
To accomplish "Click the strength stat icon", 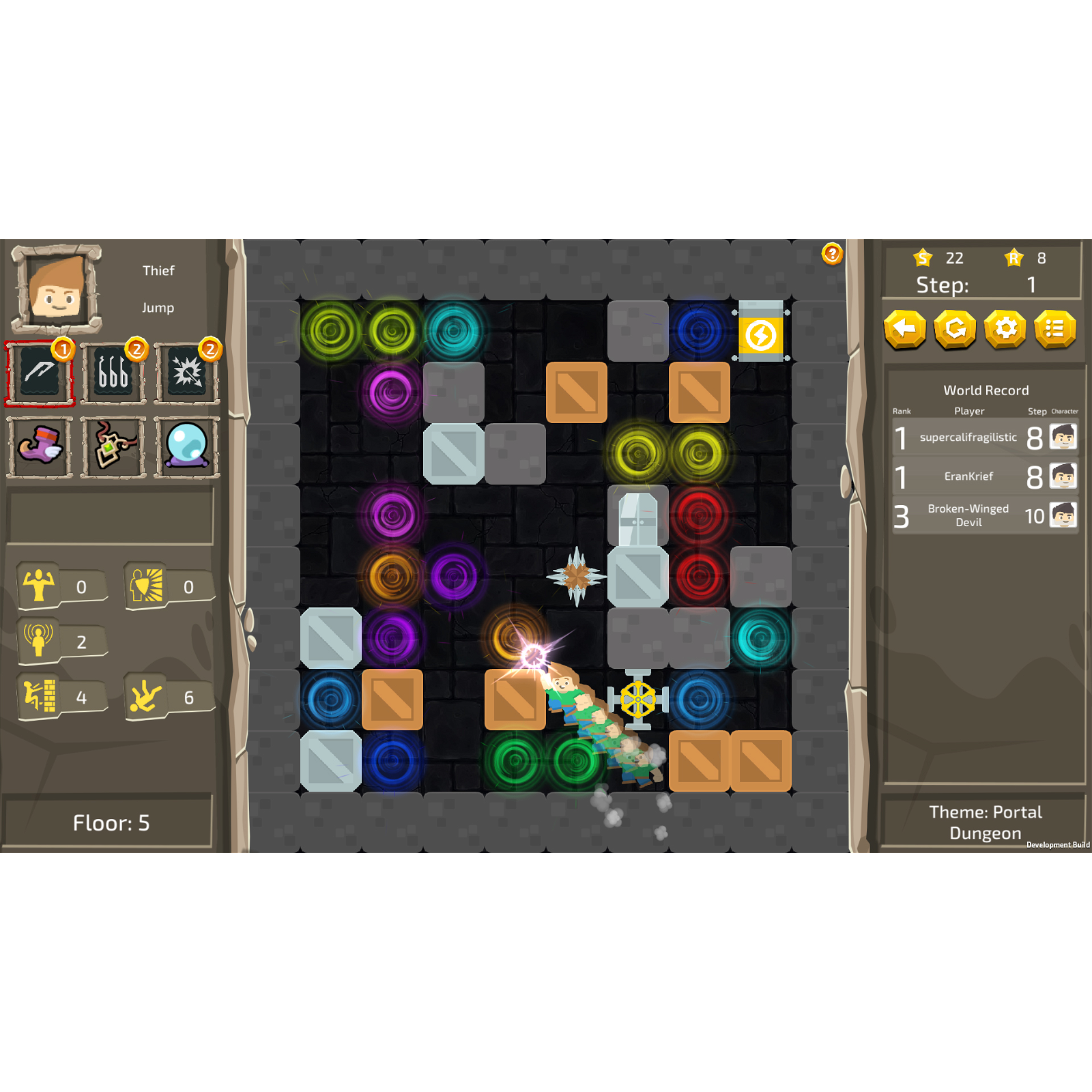I will [40, 586].
